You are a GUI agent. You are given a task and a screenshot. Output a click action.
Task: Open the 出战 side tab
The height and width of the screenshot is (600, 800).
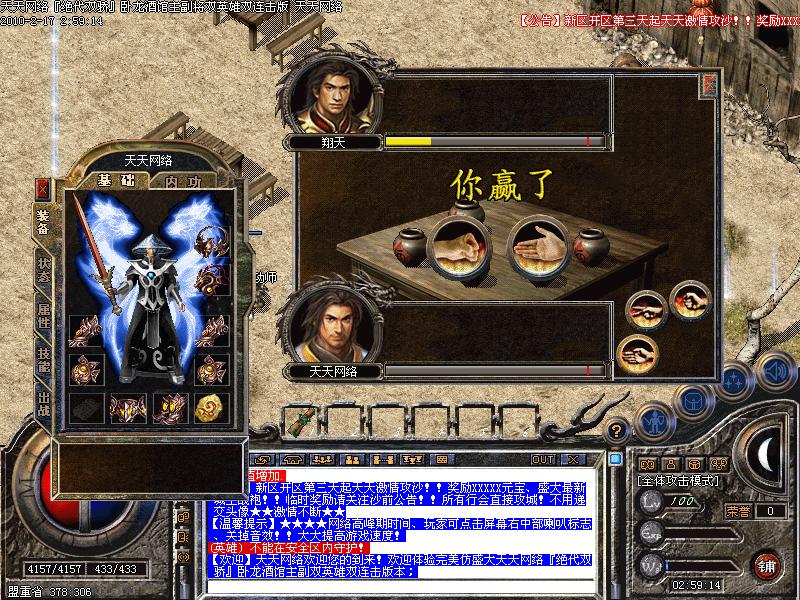[x=44, y=404]
